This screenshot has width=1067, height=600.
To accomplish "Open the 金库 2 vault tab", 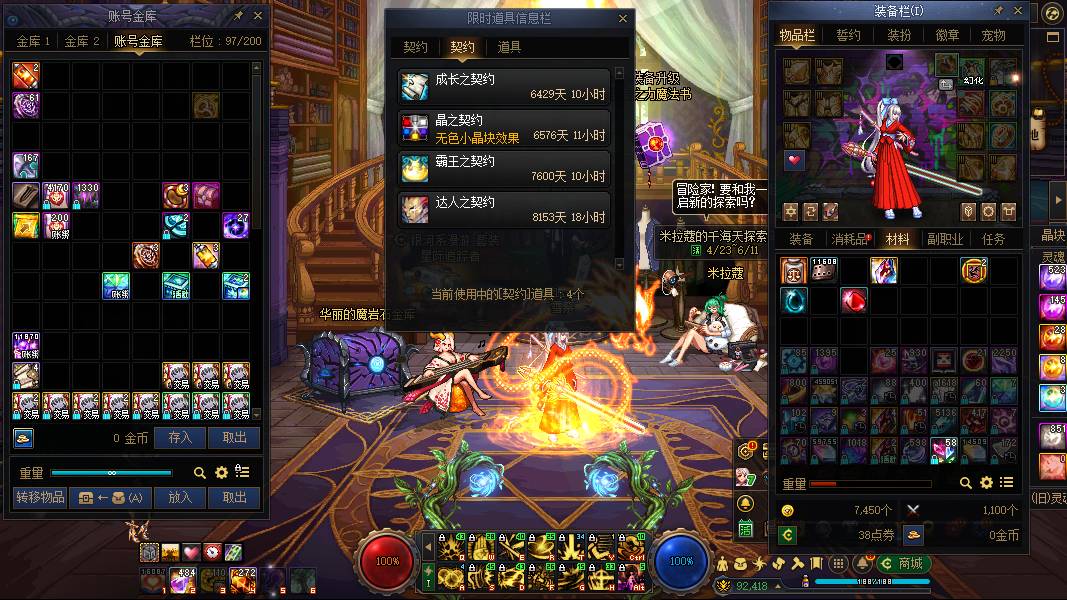I will click(82, 41).
